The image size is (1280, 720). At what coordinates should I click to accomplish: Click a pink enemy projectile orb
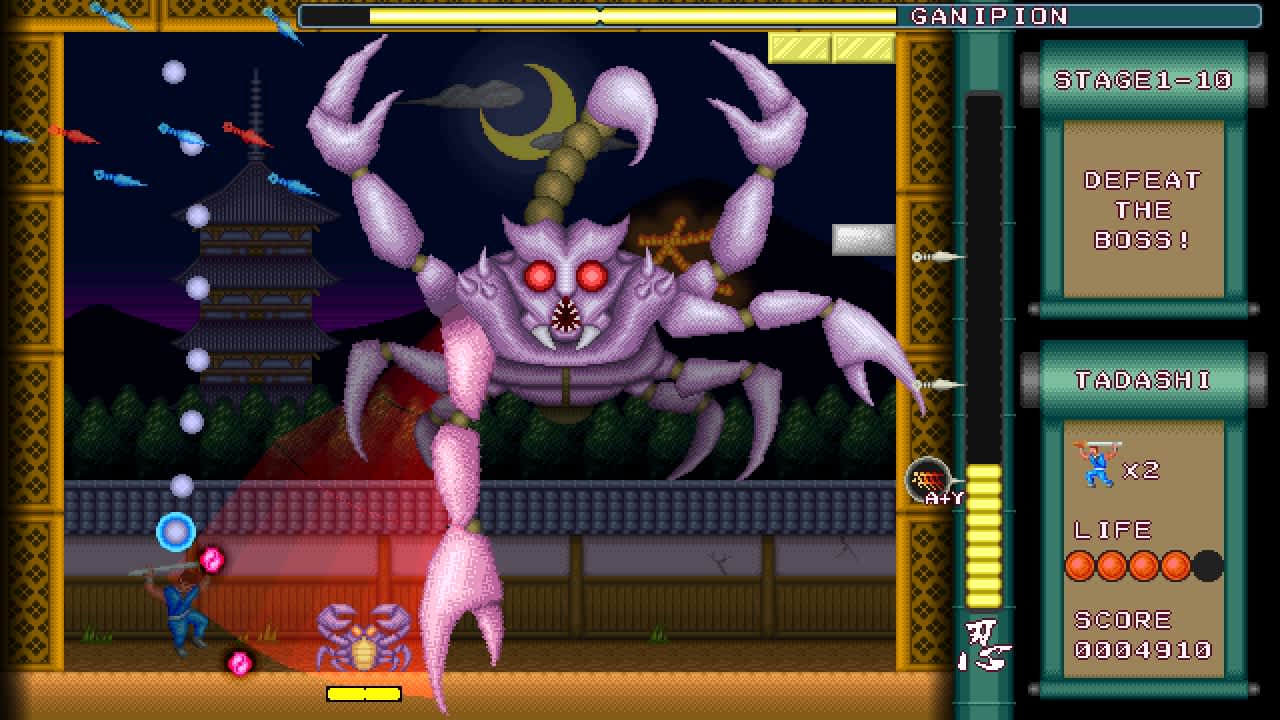(x=212, y=561)
